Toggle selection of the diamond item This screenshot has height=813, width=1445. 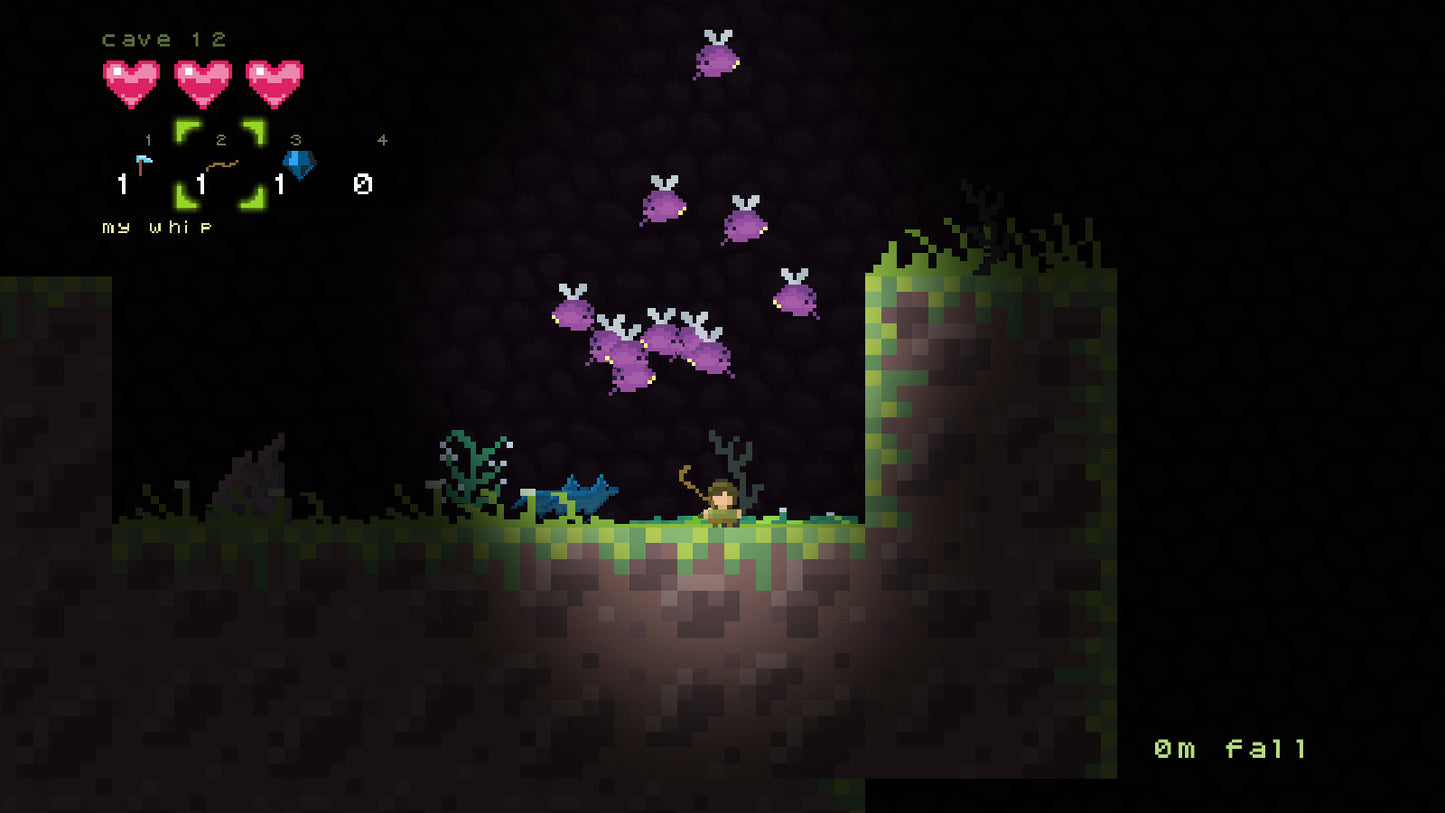click(x=298, y=162)
